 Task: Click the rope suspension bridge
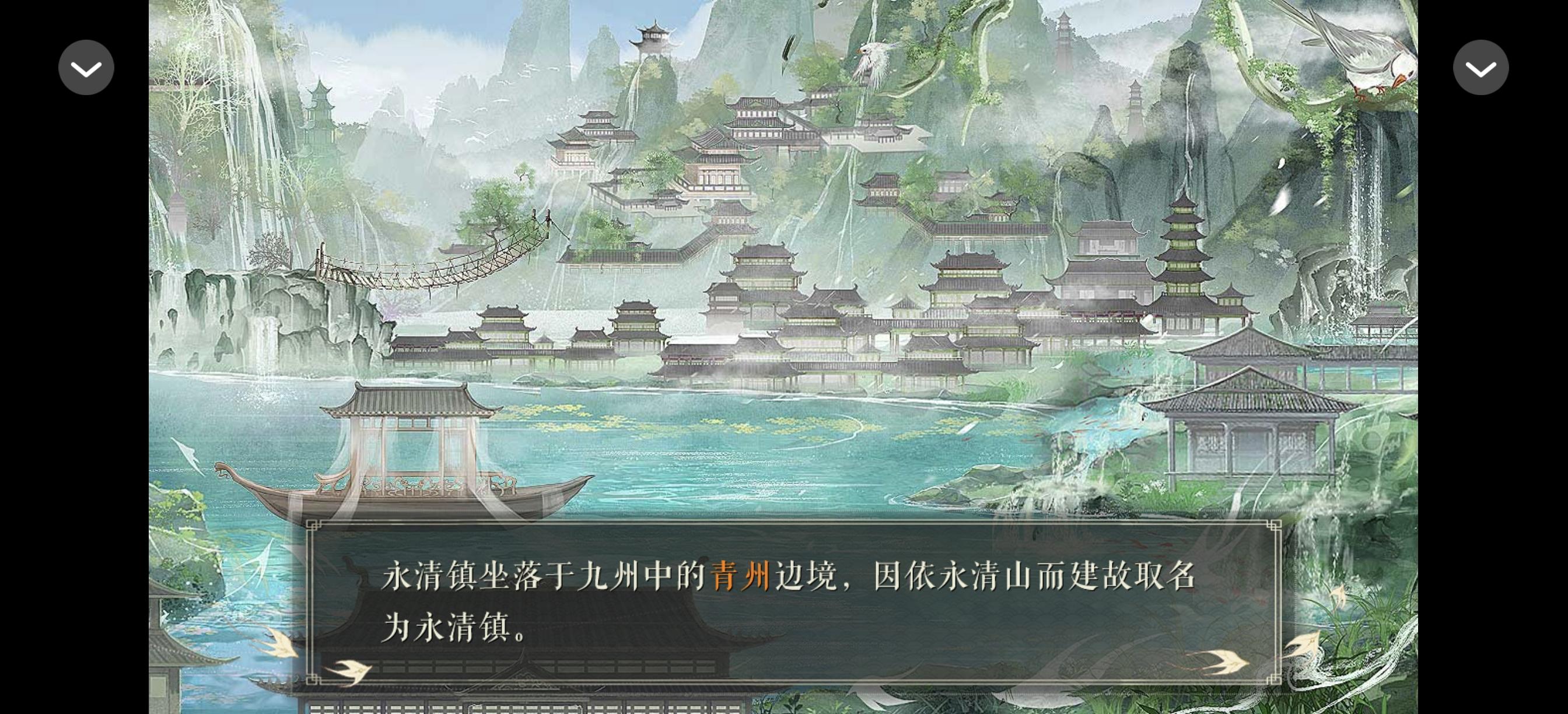pos(426,274)
